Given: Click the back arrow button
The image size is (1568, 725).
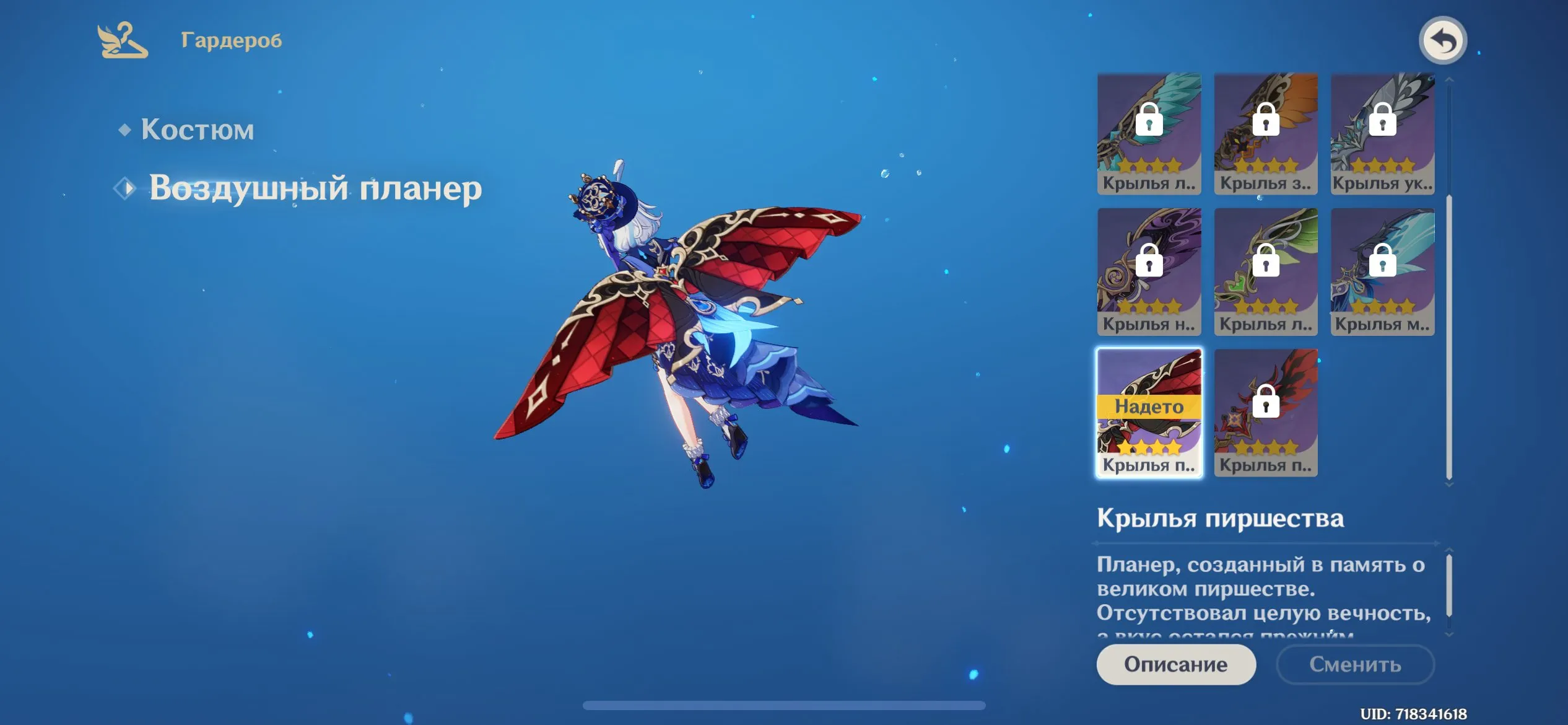Looking at the screenshot, I should tap(1442, 41).
